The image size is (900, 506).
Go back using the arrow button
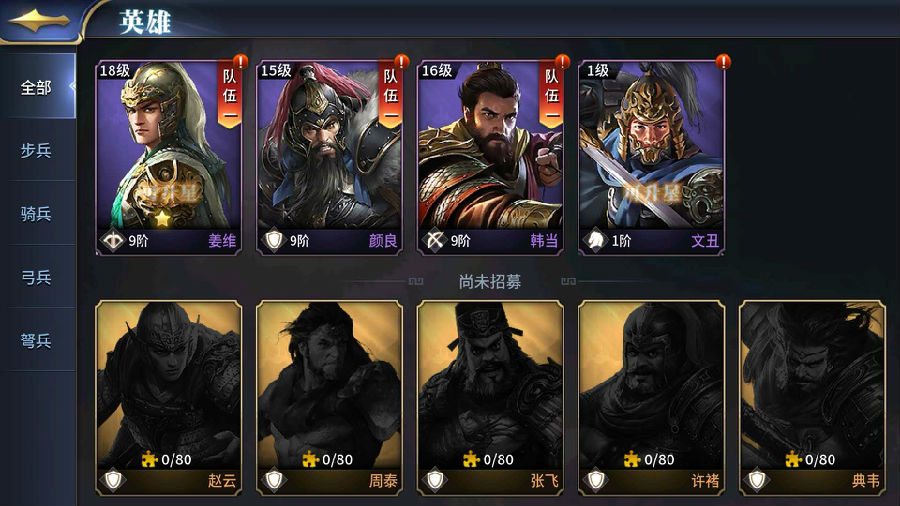coord(37,19)
